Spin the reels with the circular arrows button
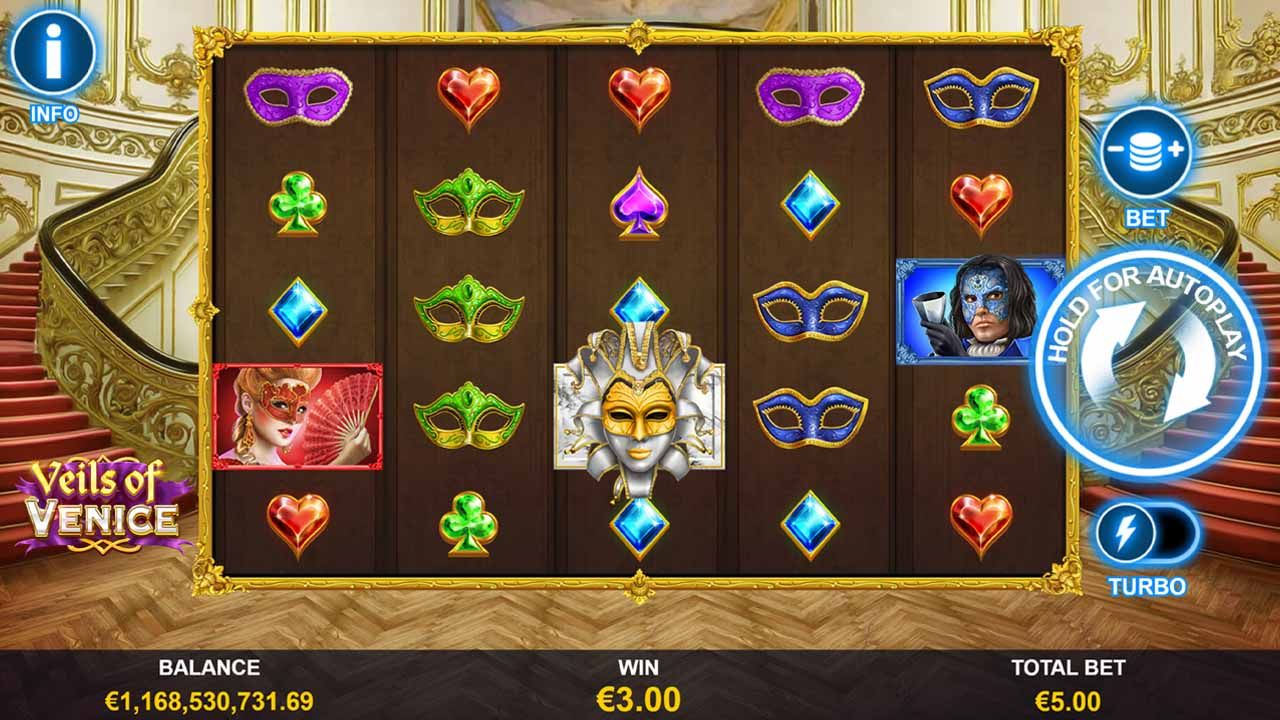This screenshot has width=1280, height=720. click(x=1148, y=366)
